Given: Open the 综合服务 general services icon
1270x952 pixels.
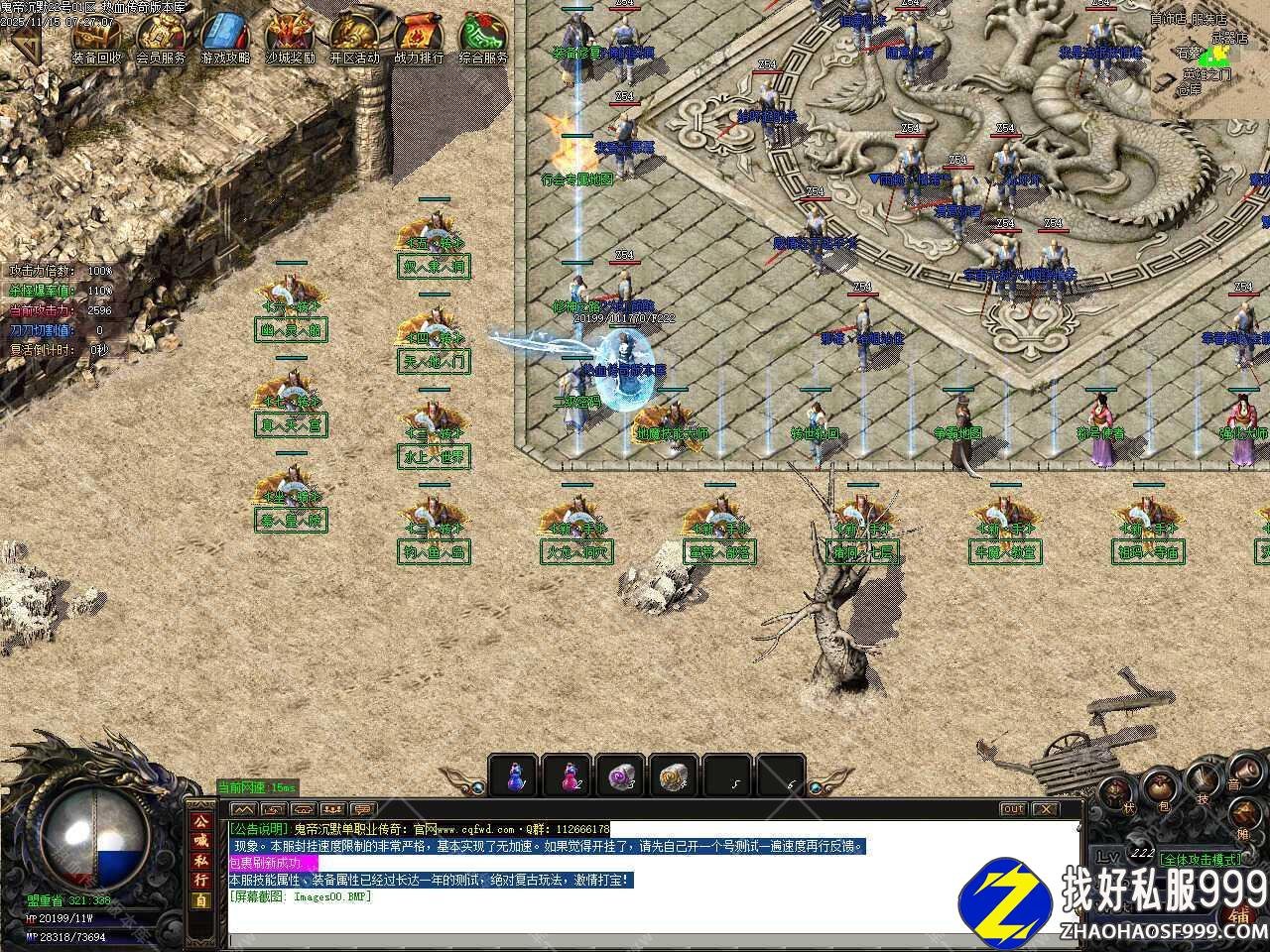Looking at the screenshot, I should pos(483,40).
